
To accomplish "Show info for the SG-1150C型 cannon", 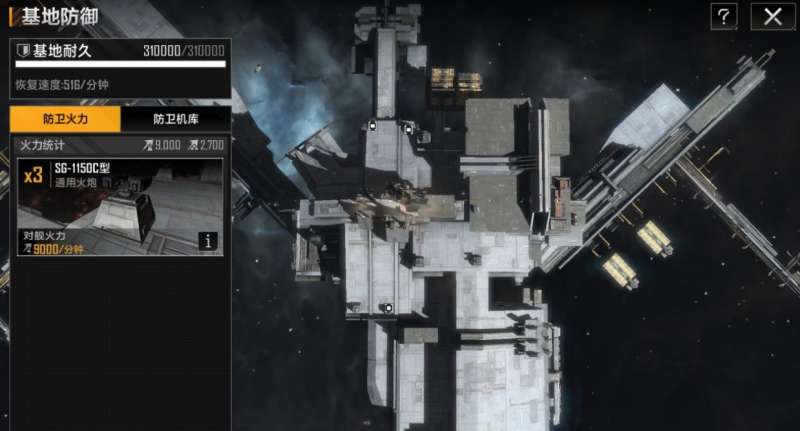I will tap(208, 240).
